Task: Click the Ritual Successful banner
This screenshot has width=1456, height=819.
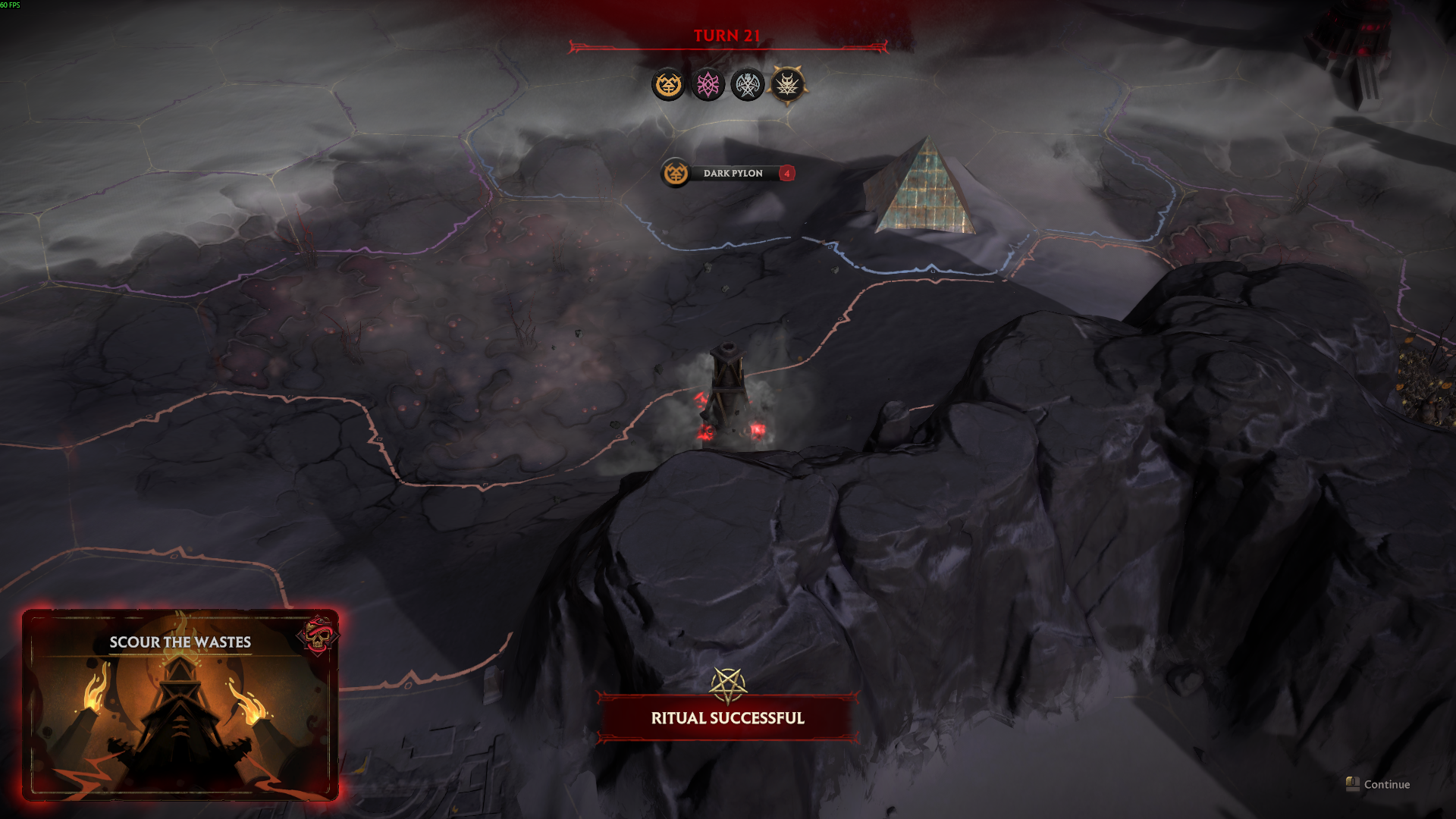Action: pos(727,717)
